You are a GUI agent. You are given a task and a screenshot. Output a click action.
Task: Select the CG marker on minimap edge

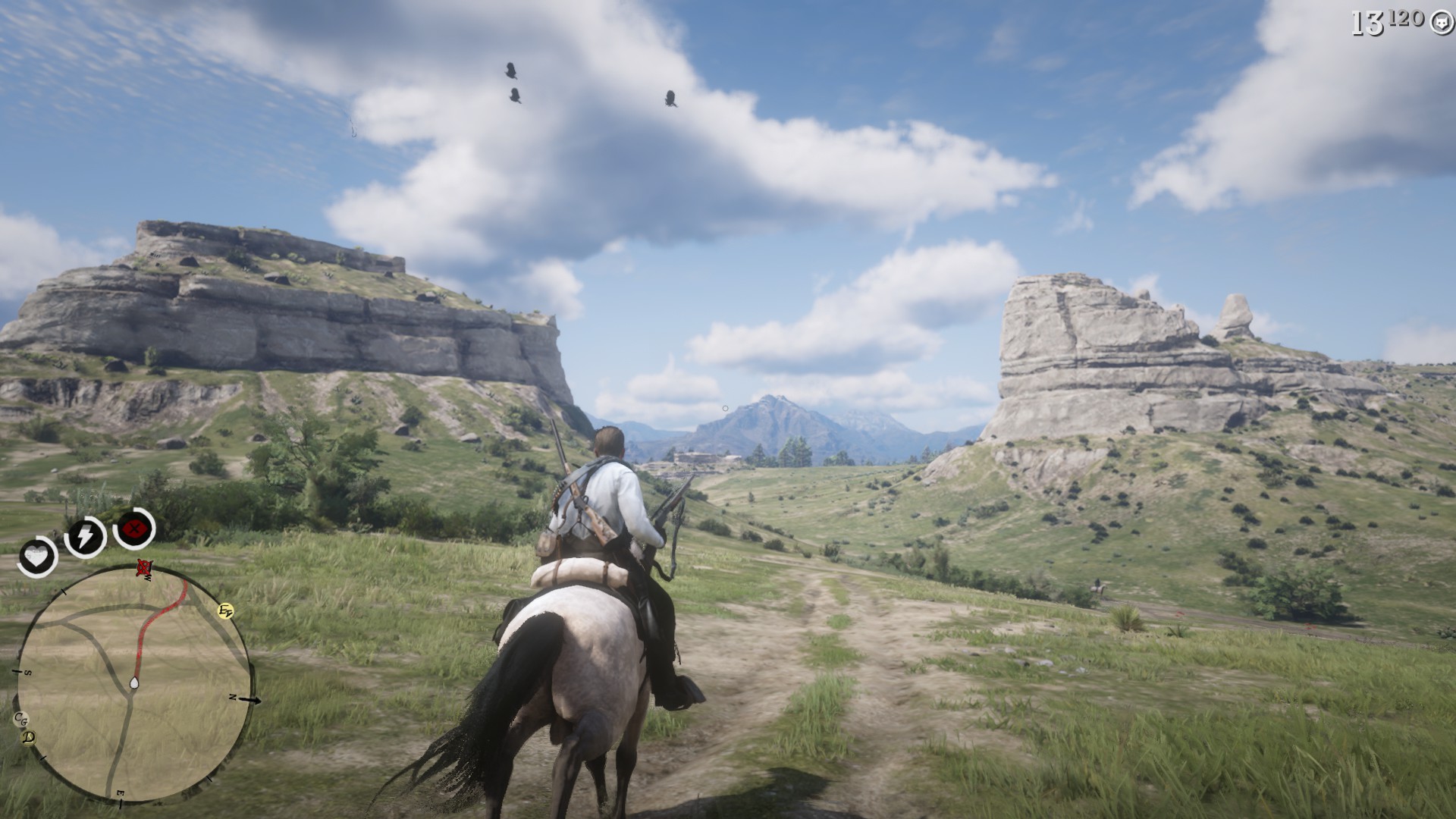pyautogui.click(x=20, y=718)
